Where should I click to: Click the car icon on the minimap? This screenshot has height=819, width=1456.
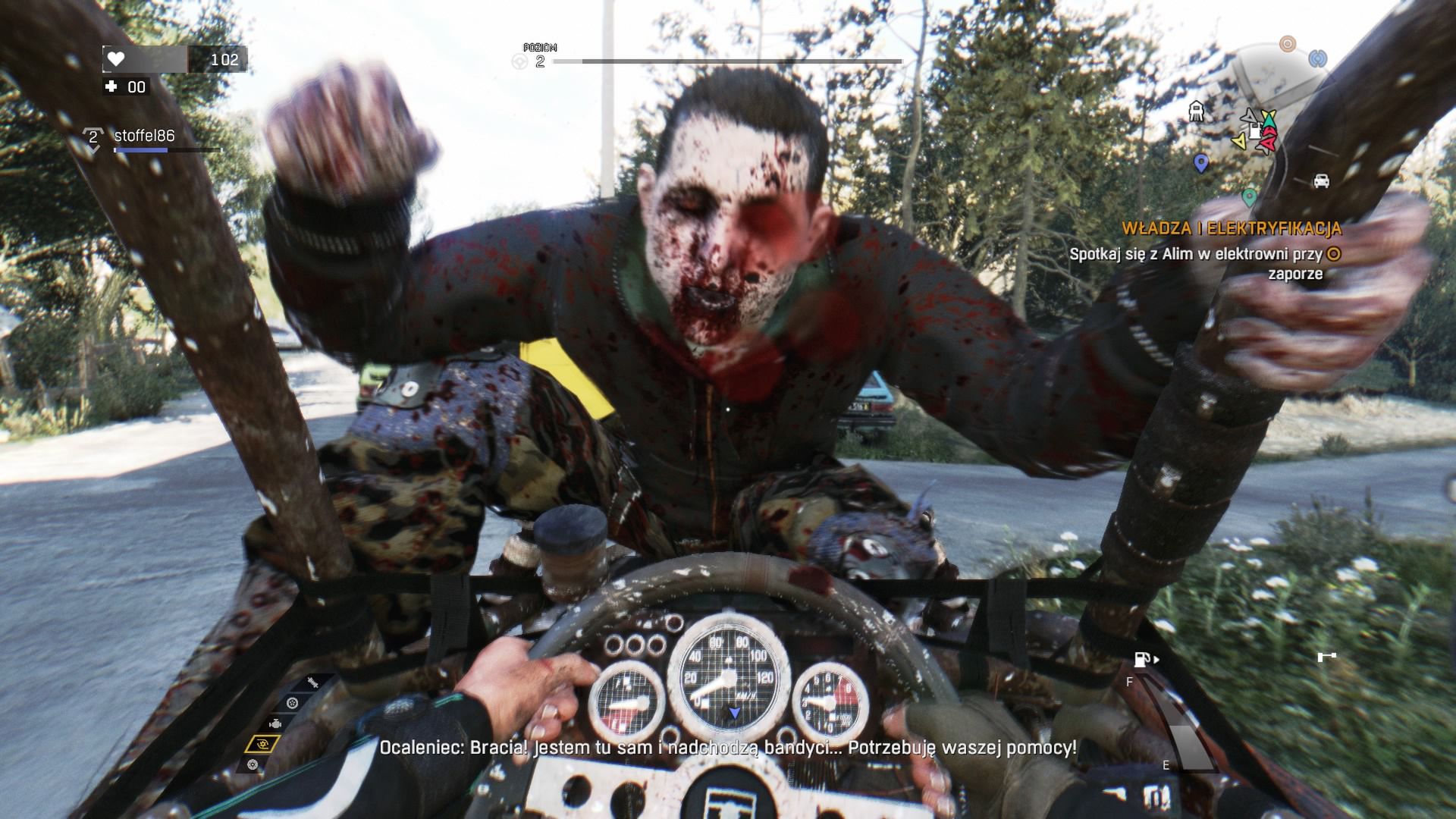[1322, 182]
